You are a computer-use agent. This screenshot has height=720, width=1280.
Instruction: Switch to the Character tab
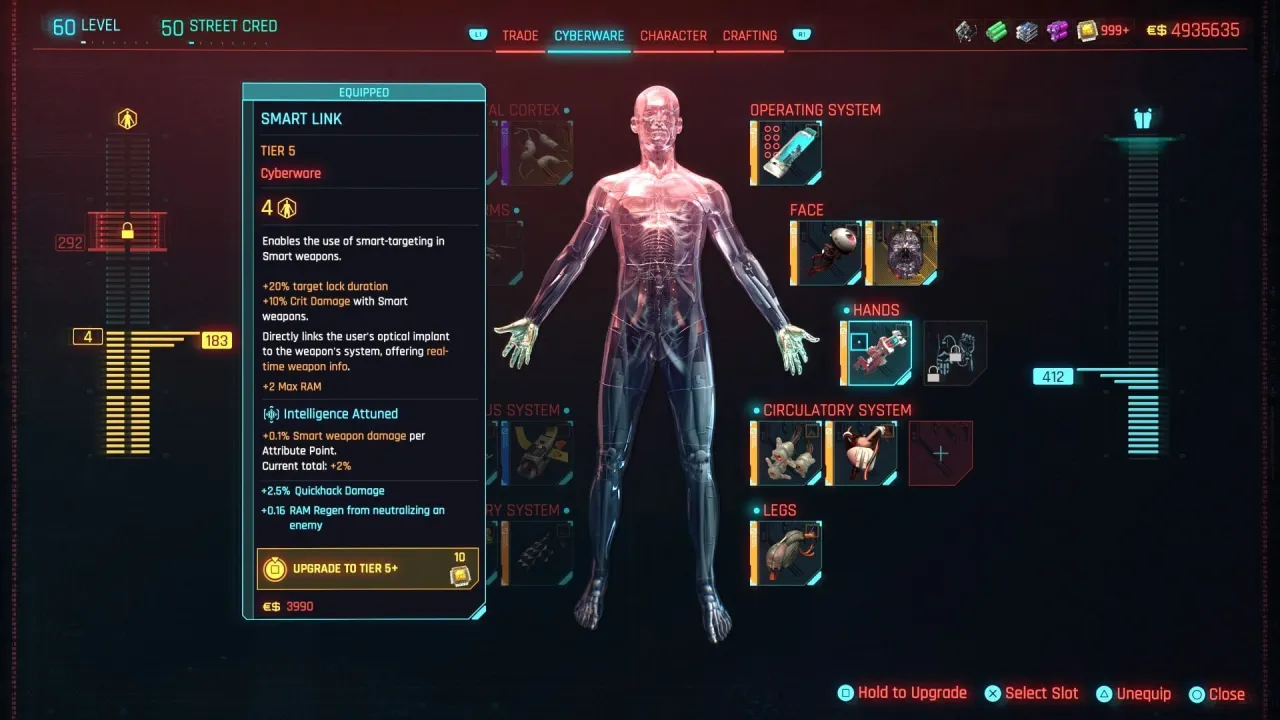[673, 35]
